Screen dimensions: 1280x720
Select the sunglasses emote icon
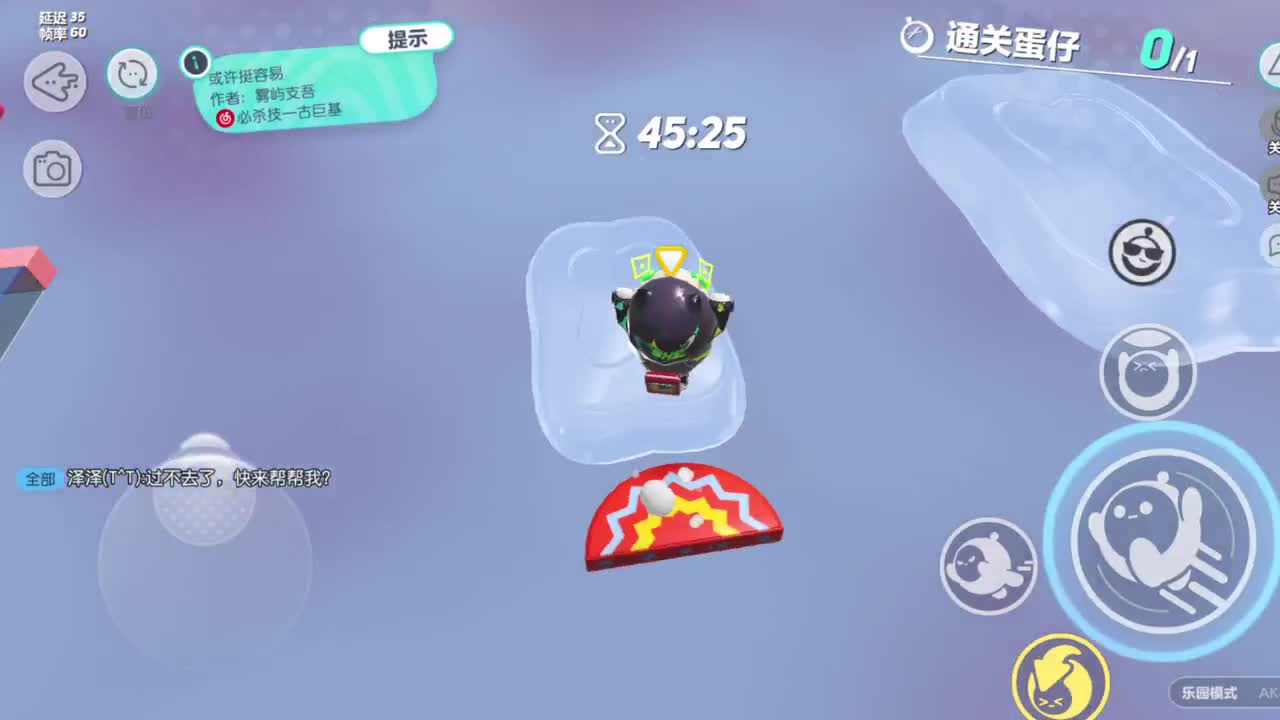1141,252
